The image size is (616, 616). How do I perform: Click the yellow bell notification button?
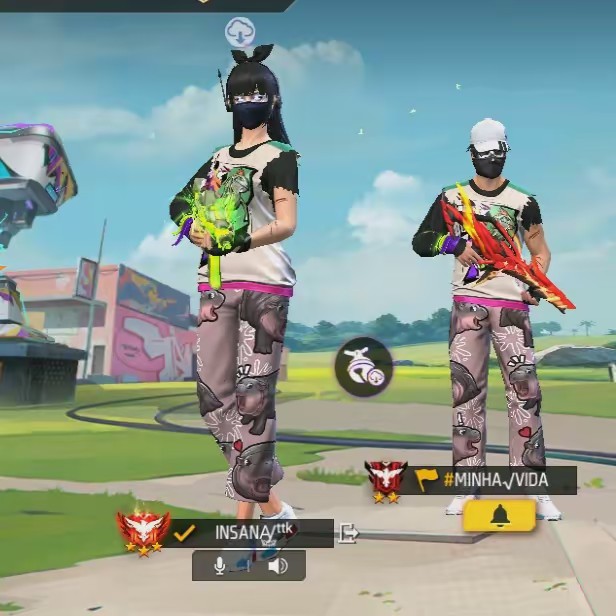[499, 515]
